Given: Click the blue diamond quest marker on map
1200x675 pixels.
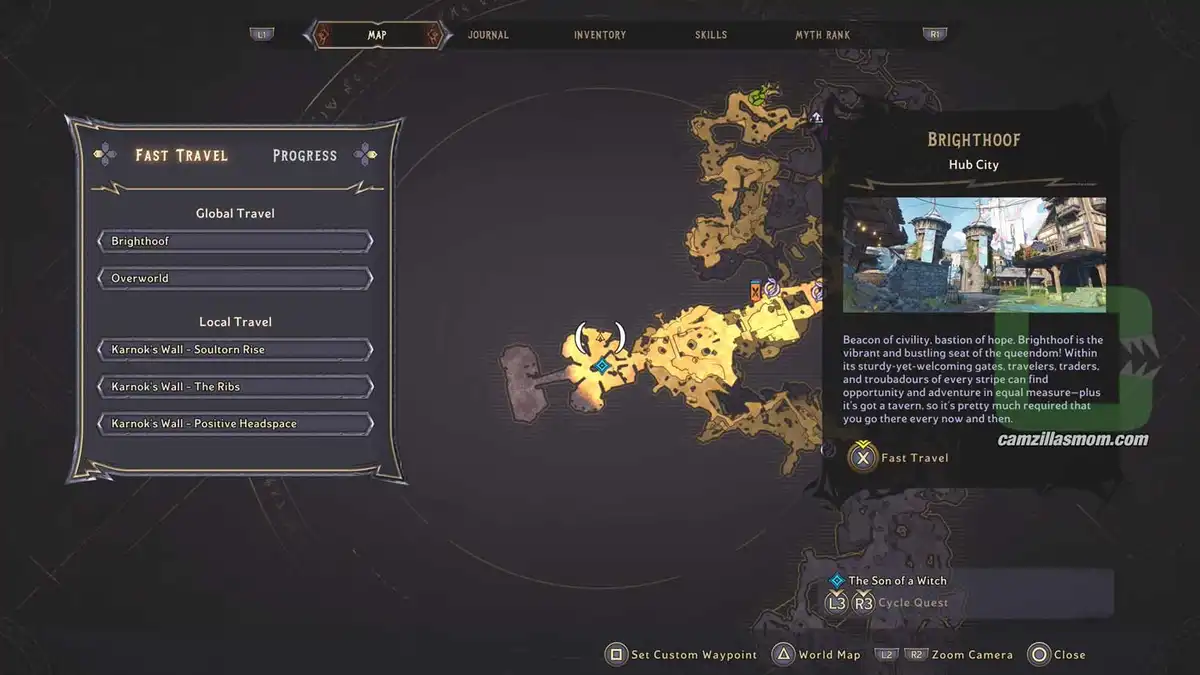Looking at the screenshot, I should click(x=601, y=366).
